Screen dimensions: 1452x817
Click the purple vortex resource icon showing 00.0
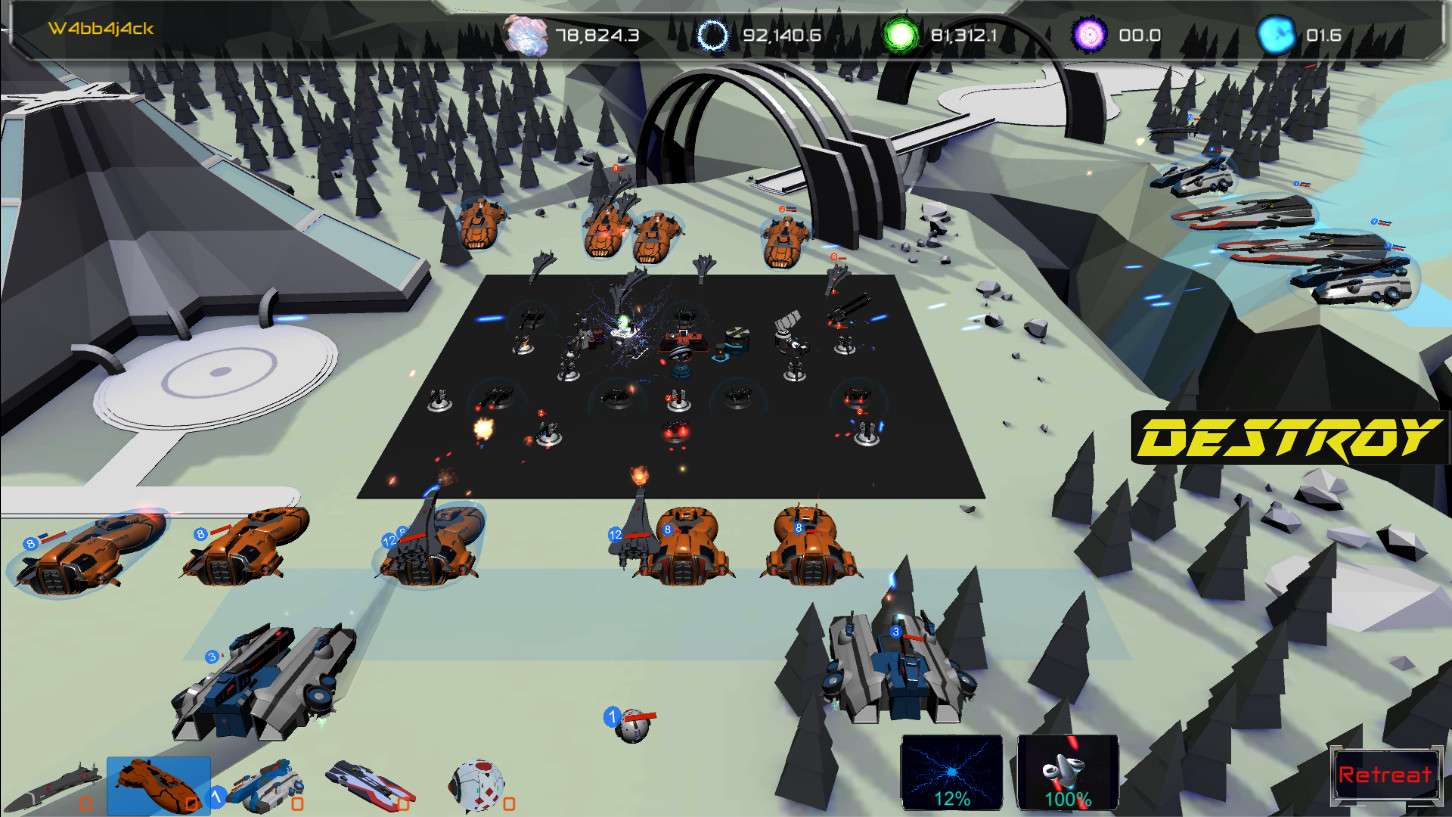[x=1090, y=33]
